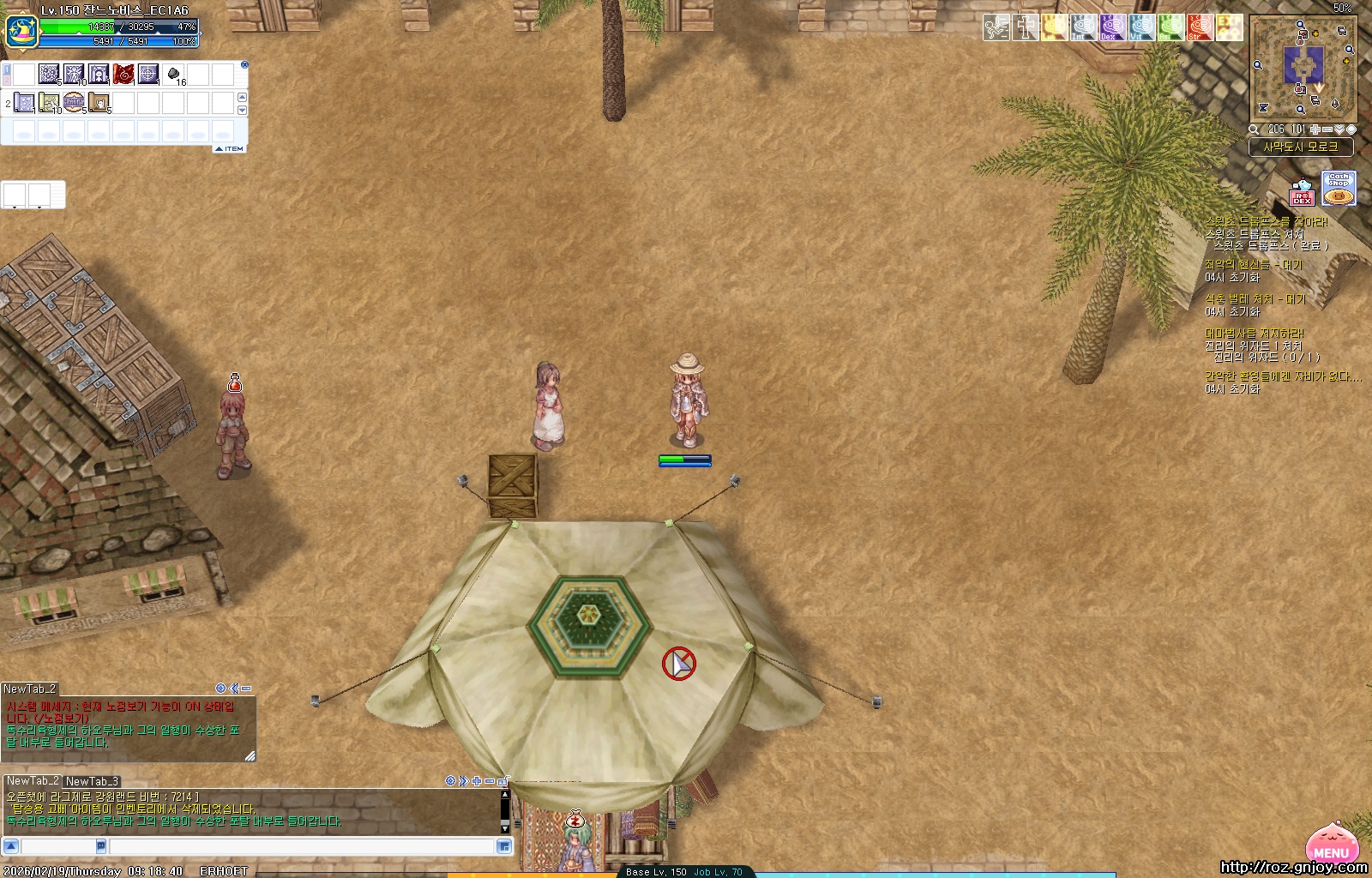Screen dimensions: 1372x878
Task: Use the red spiral scroll in the hotbar
Action: pos(123,75)
